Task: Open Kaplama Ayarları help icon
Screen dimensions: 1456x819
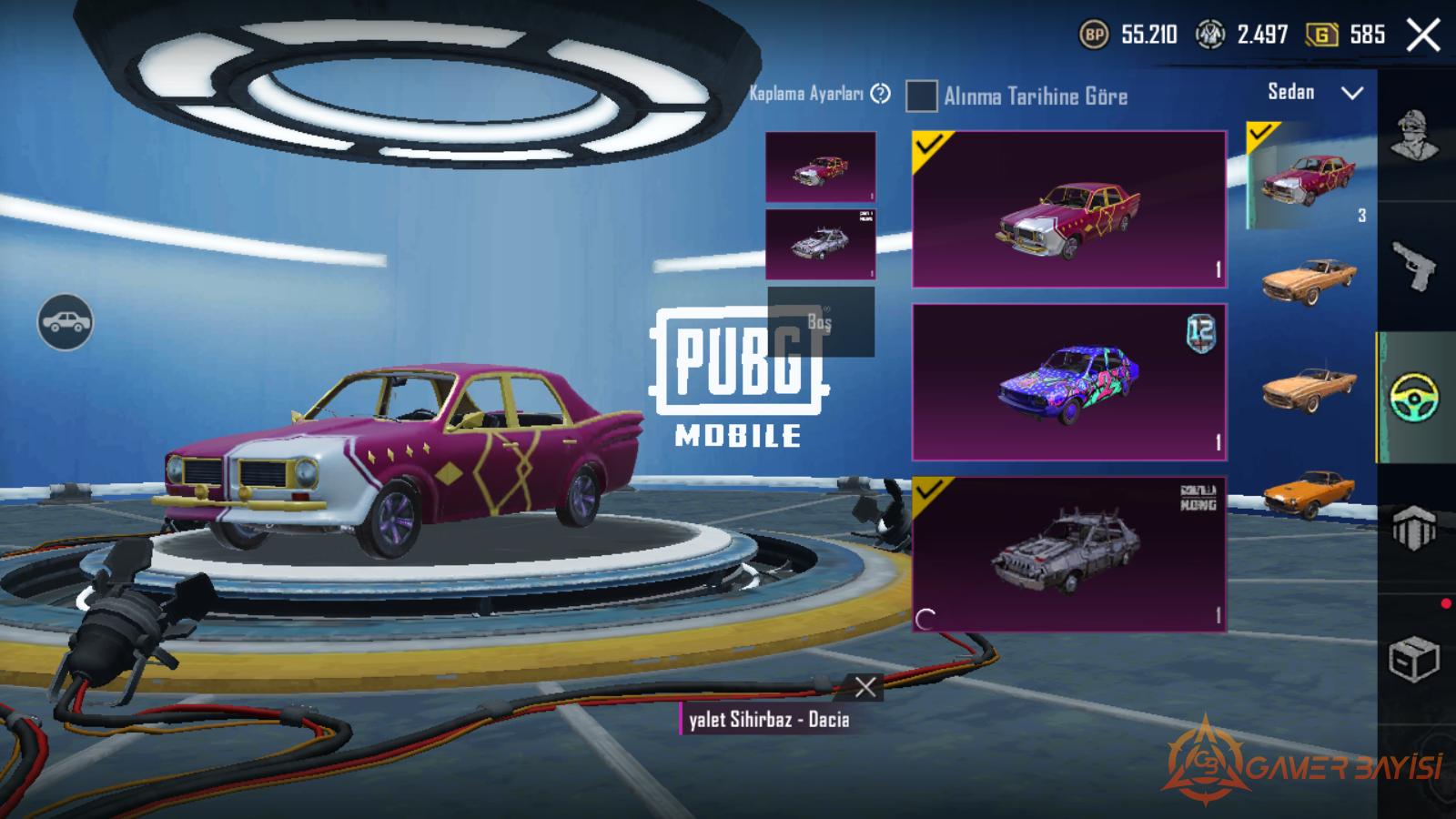Action: (880, 94)
